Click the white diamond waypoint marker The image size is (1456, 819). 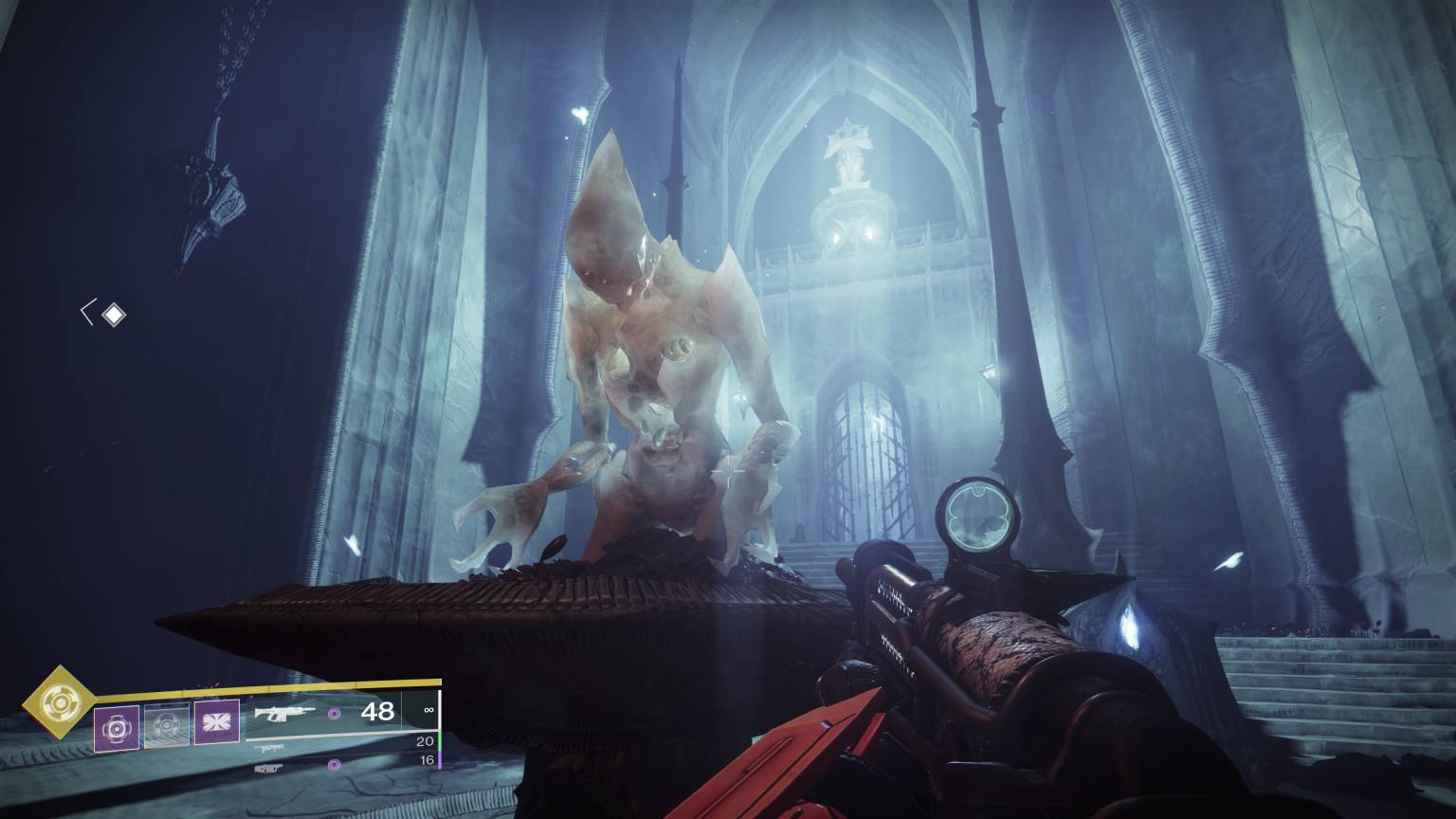(x=113, y=313)
